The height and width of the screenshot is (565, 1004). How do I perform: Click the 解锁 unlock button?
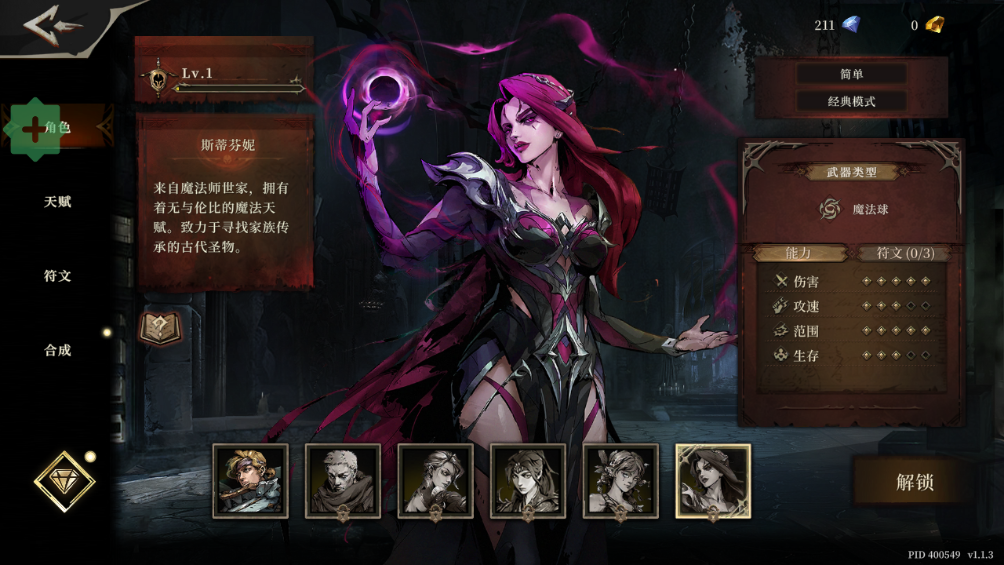(914, 482)
